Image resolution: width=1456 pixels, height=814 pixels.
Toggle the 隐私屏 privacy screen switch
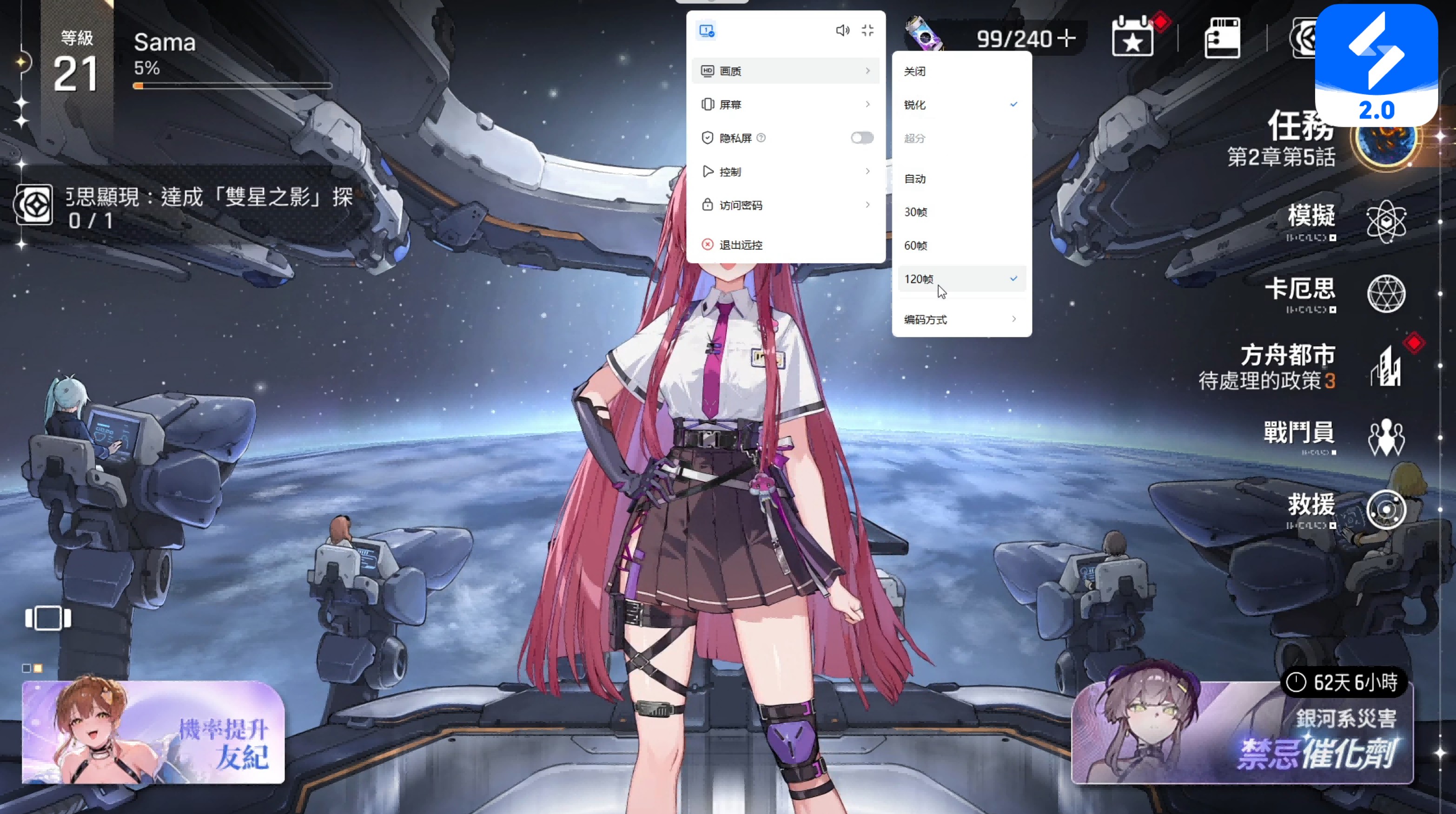pos(861,138)
